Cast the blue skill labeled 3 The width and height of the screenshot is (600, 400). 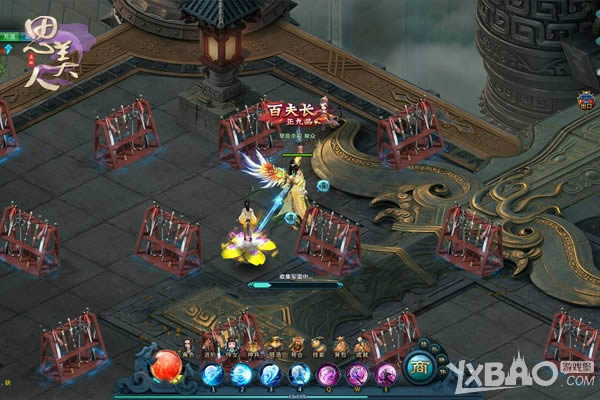(x=271, y=375)
